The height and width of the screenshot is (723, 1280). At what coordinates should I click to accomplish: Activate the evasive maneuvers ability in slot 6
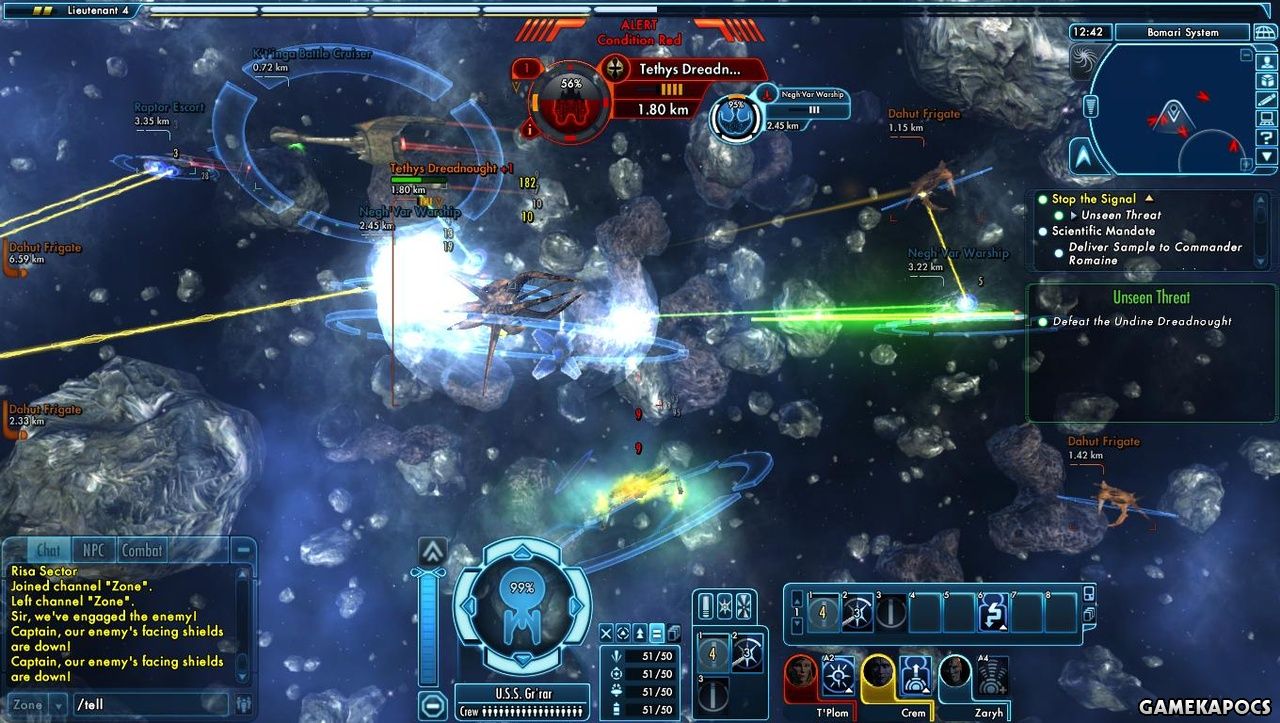tap(992, 613)
